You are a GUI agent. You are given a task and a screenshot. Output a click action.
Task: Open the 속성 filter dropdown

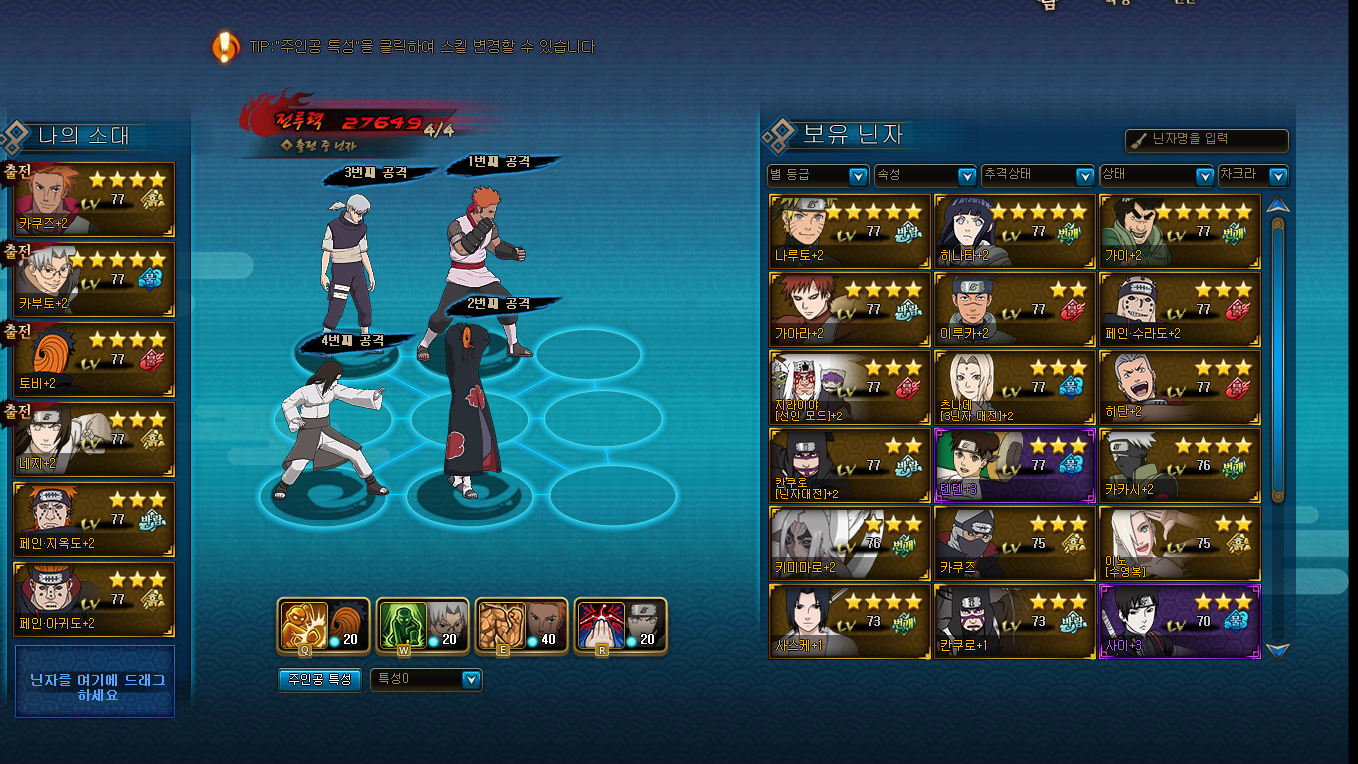[x=924, y=176]
